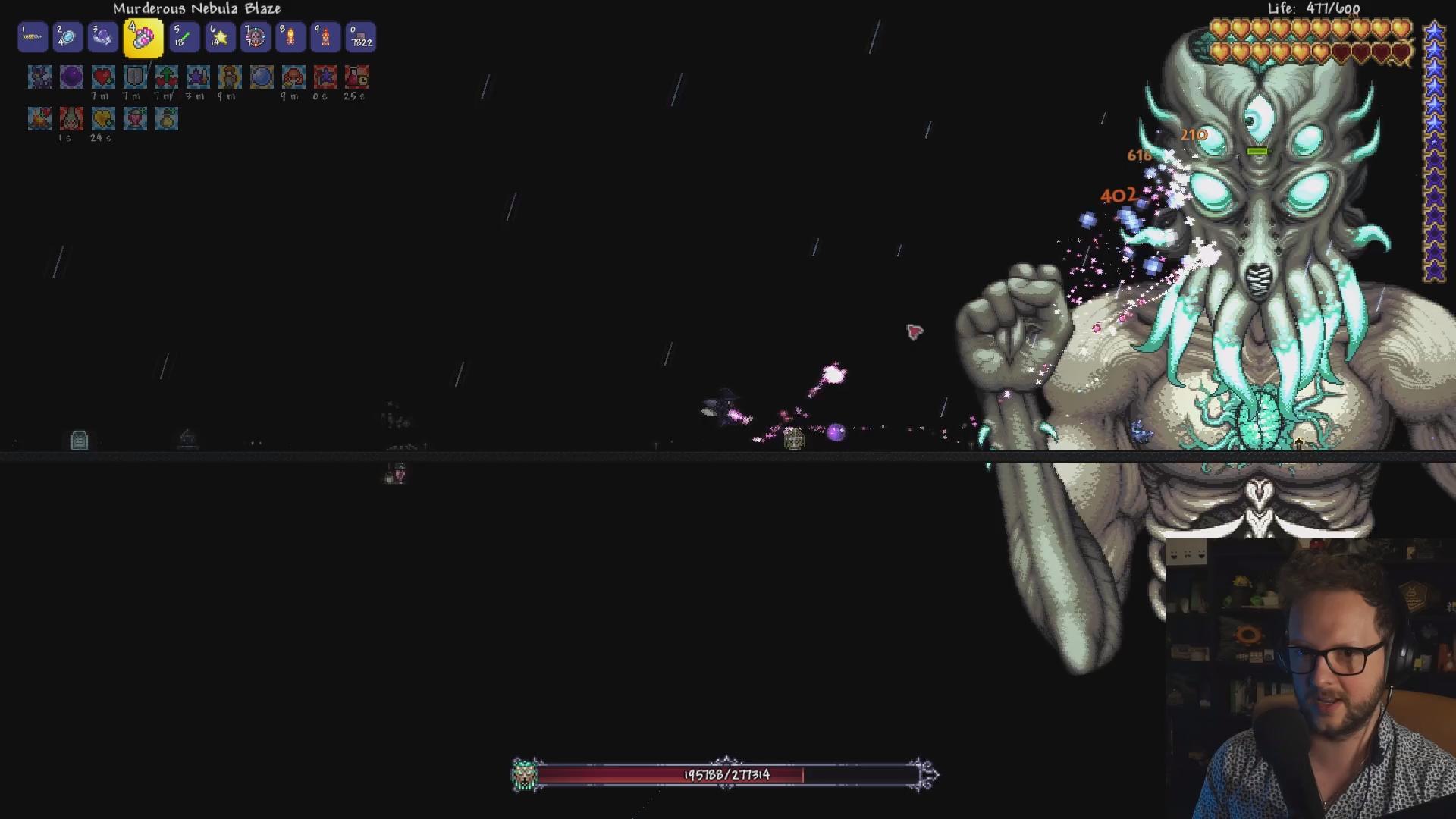Pick the yellow star item in slot 6
The height and width of the screenshot is (819, 1456).
(220, 37)
